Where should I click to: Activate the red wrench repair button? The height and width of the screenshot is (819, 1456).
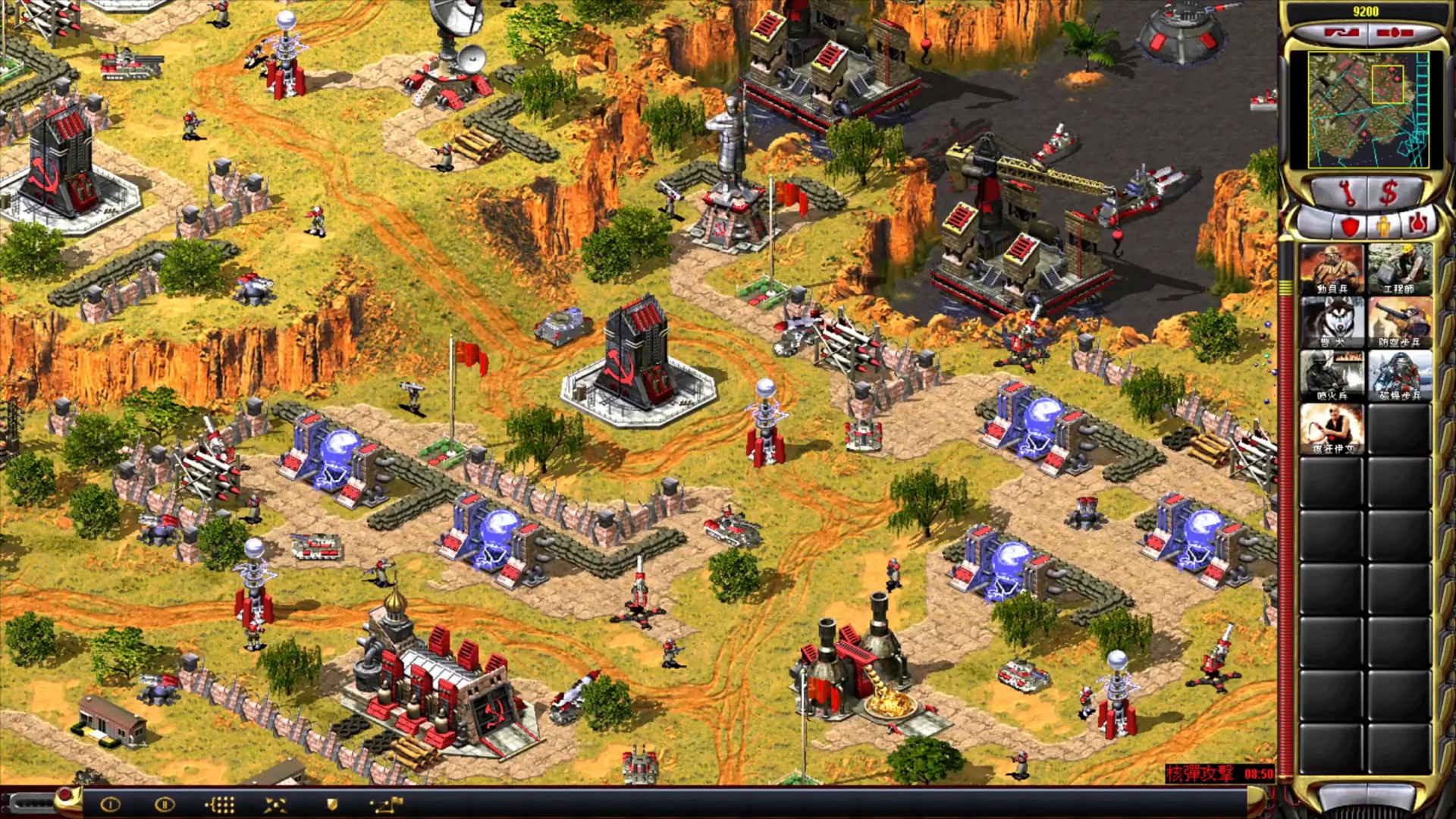coord(1348,194)
